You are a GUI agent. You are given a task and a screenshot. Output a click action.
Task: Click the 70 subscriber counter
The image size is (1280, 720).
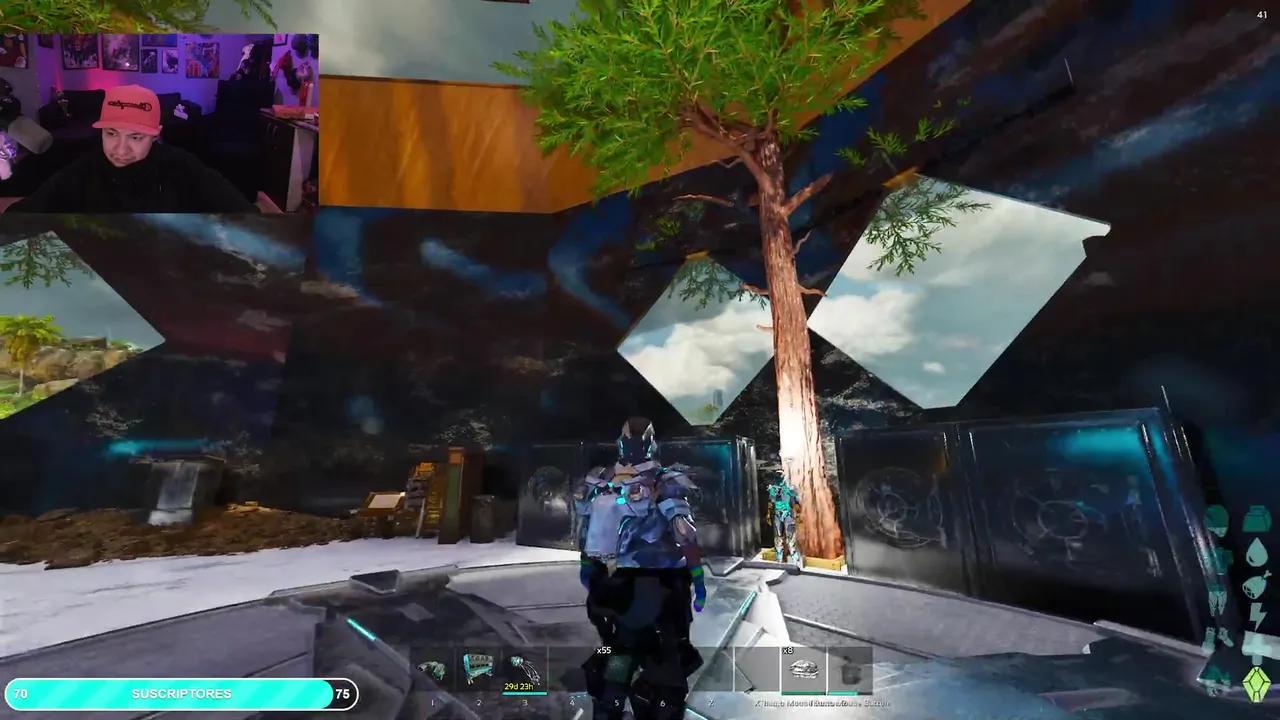coord(22,694)
